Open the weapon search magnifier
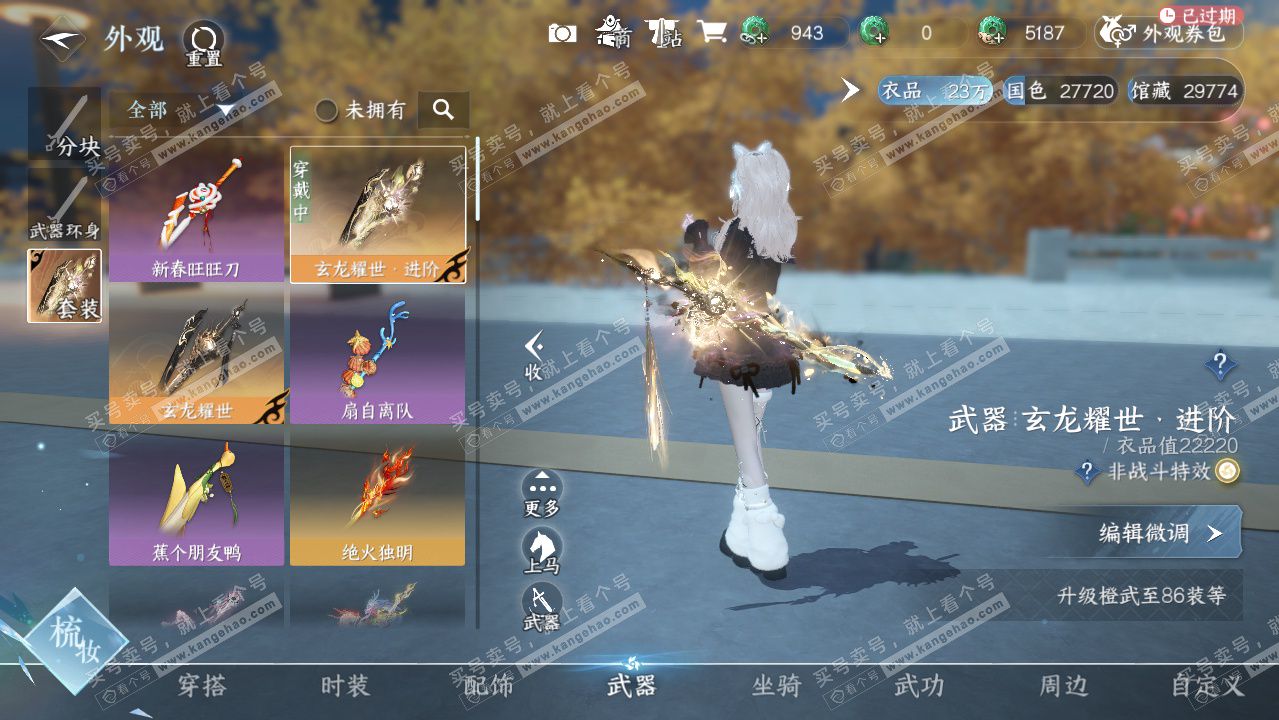 (444, 110)
